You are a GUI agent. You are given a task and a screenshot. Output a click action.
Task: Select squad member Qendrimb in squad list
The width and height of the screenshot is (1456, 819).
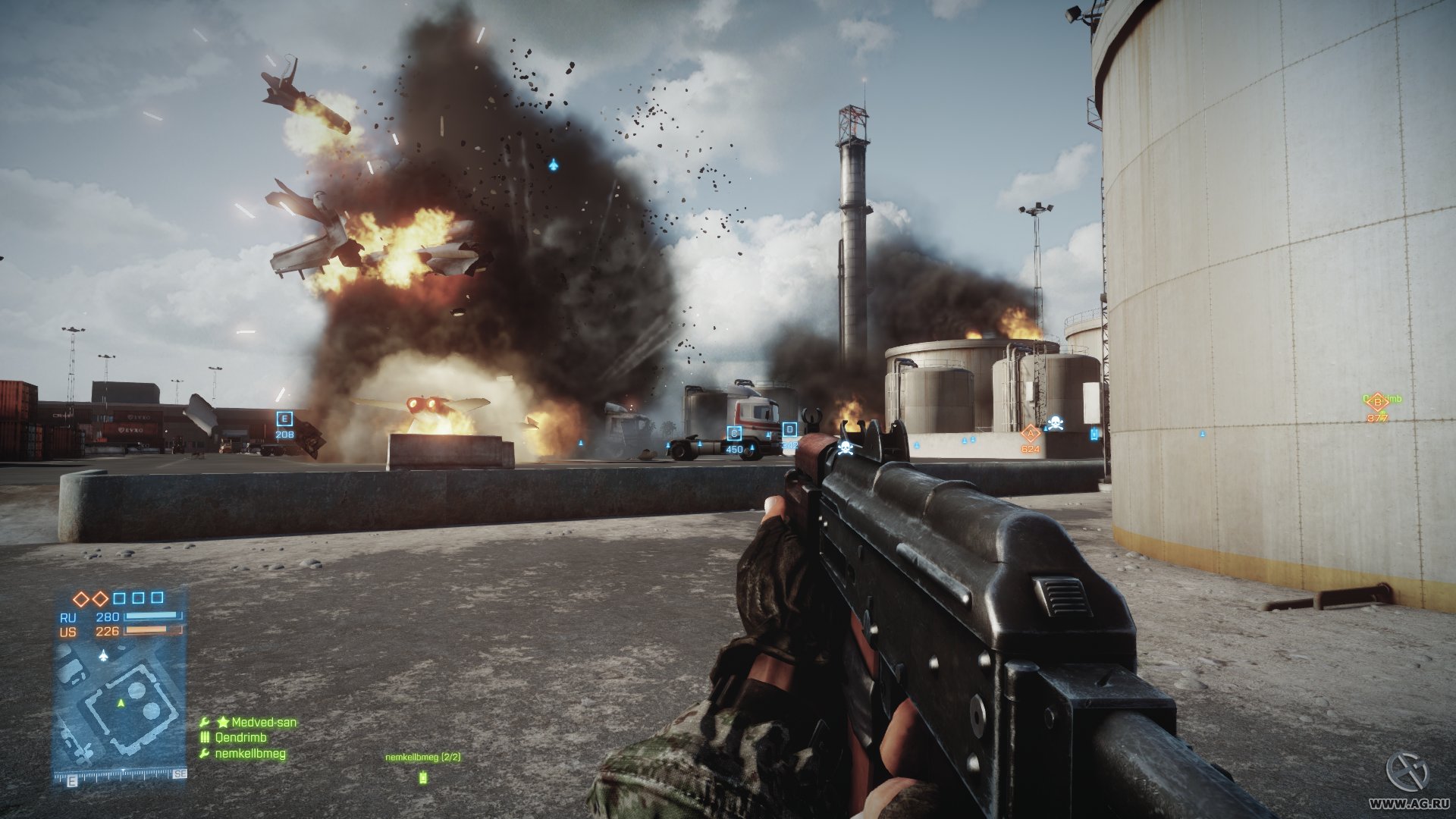pos(240,738)
